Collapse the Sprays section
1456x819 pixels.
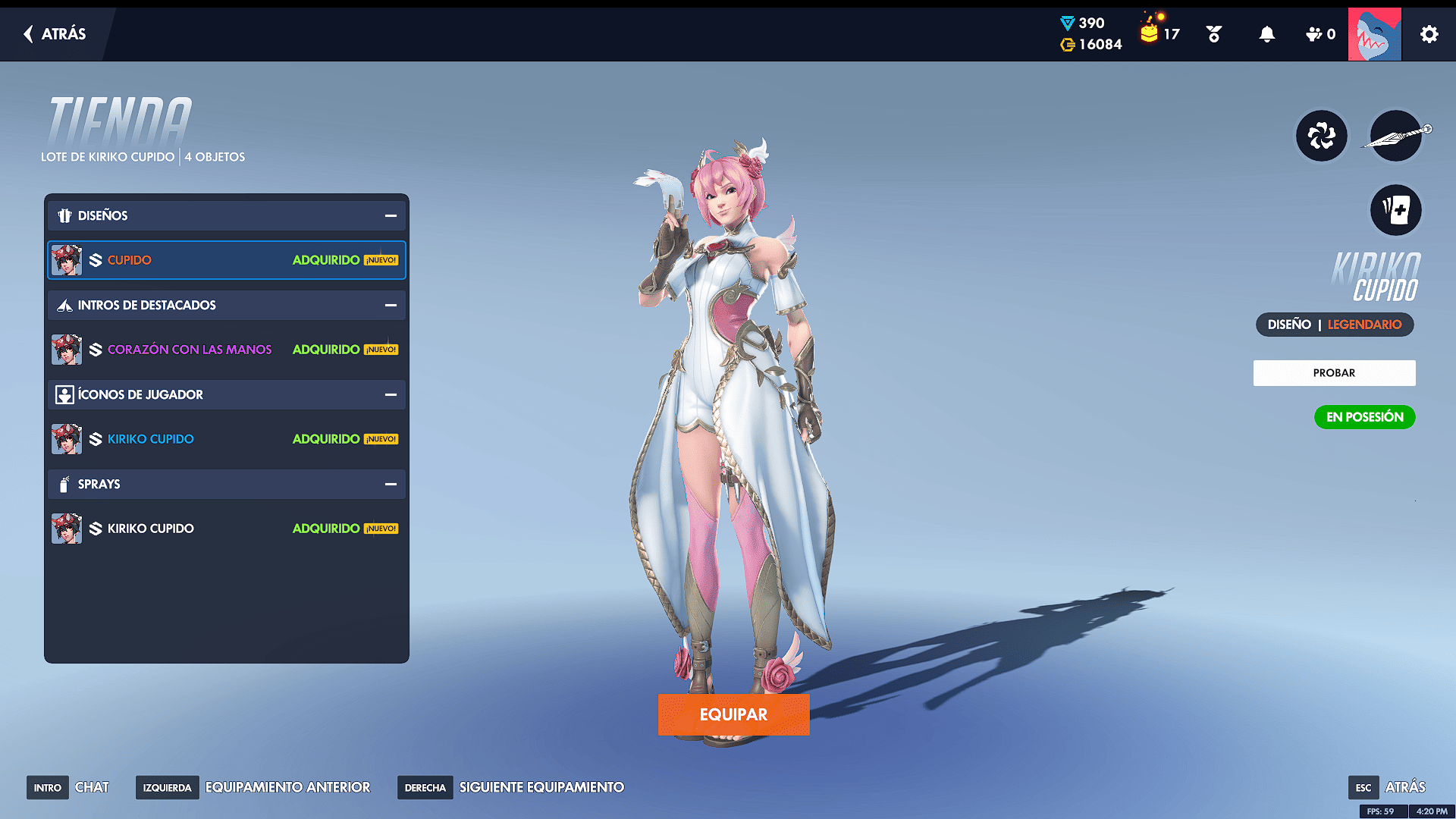point(391,485)
